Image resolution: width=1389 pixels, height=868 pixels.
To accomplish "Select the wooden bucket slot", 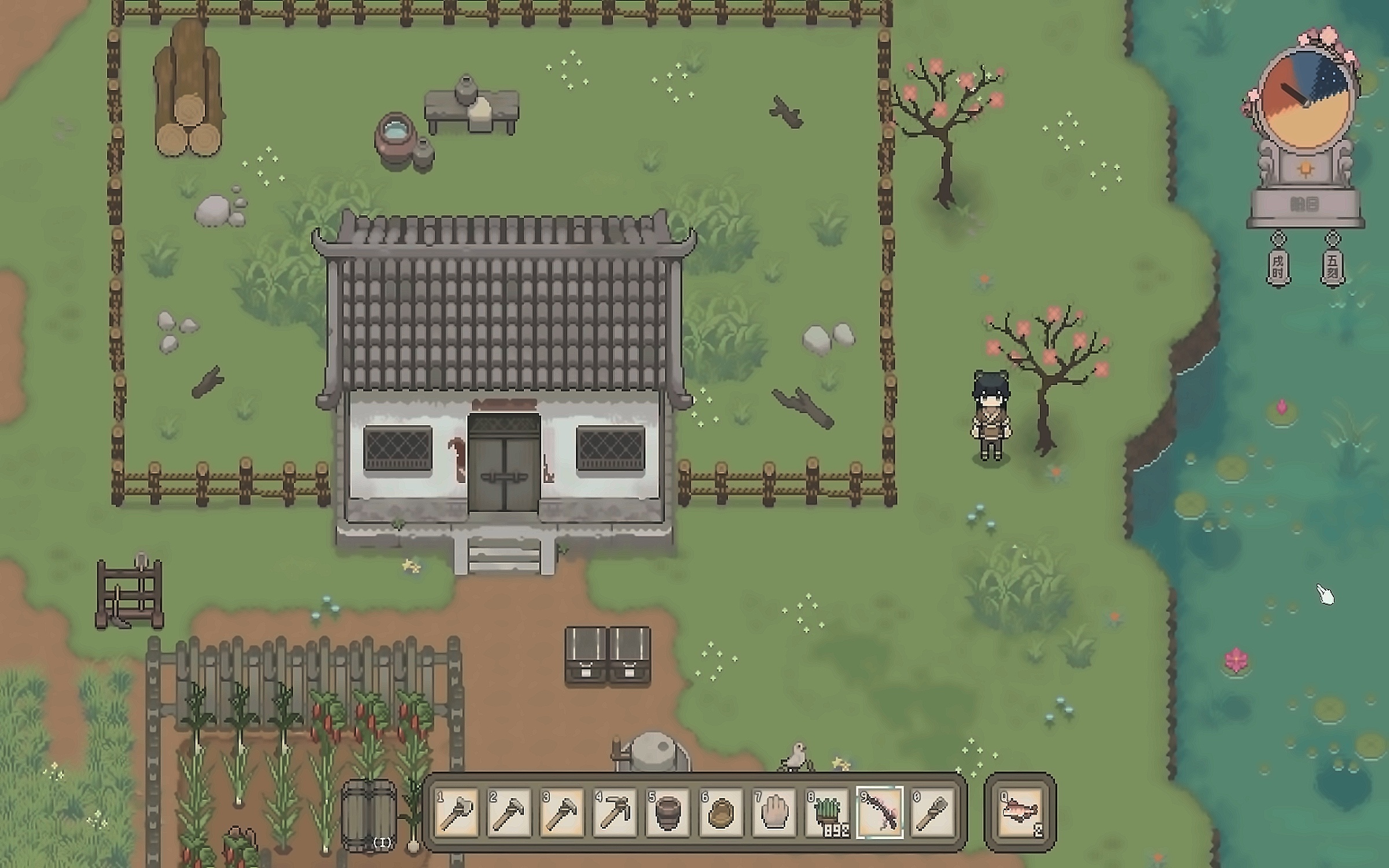I will pos(667,812).
